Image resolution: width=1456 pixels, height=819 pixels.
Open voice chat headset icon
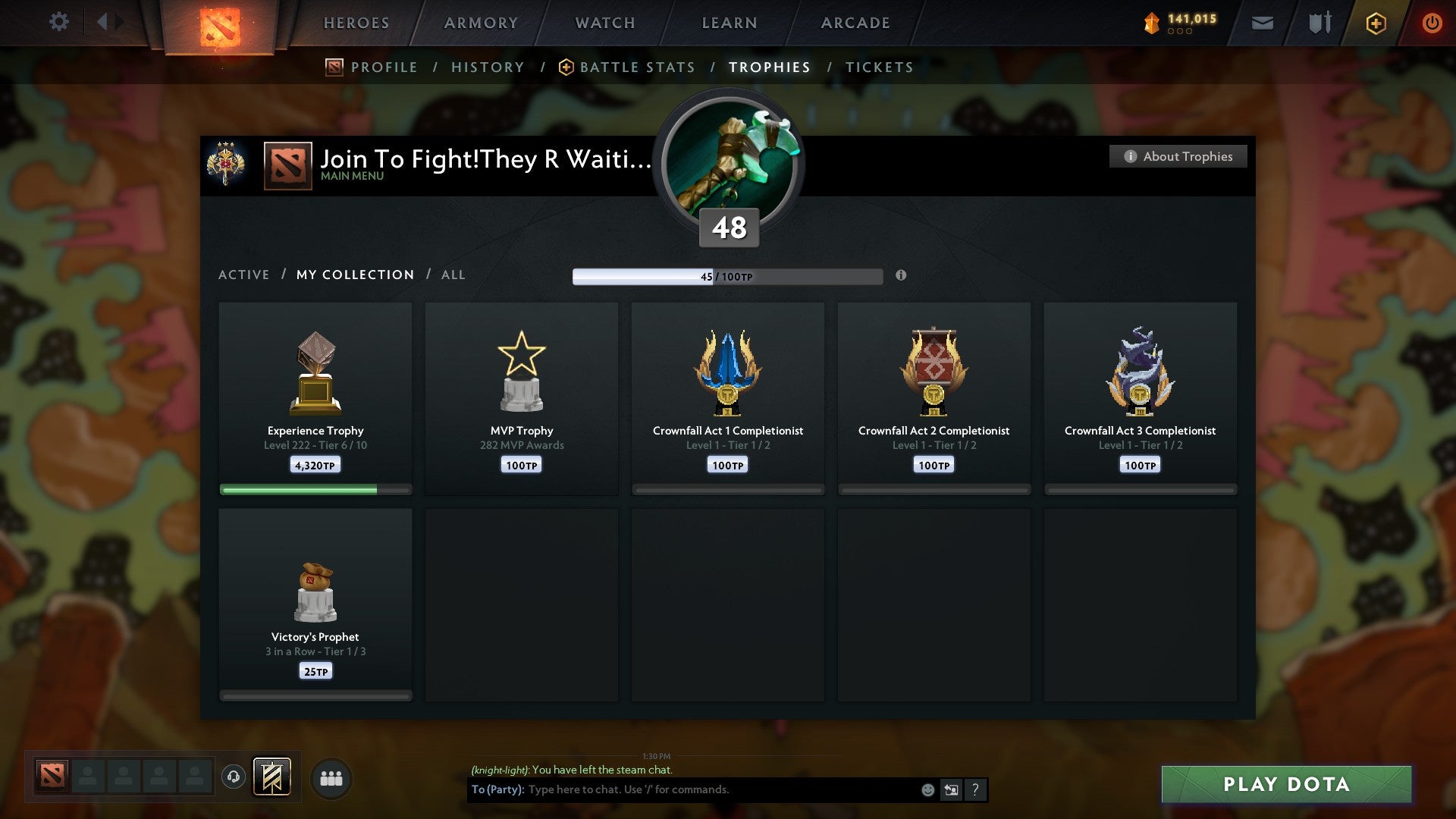point(234,777)
